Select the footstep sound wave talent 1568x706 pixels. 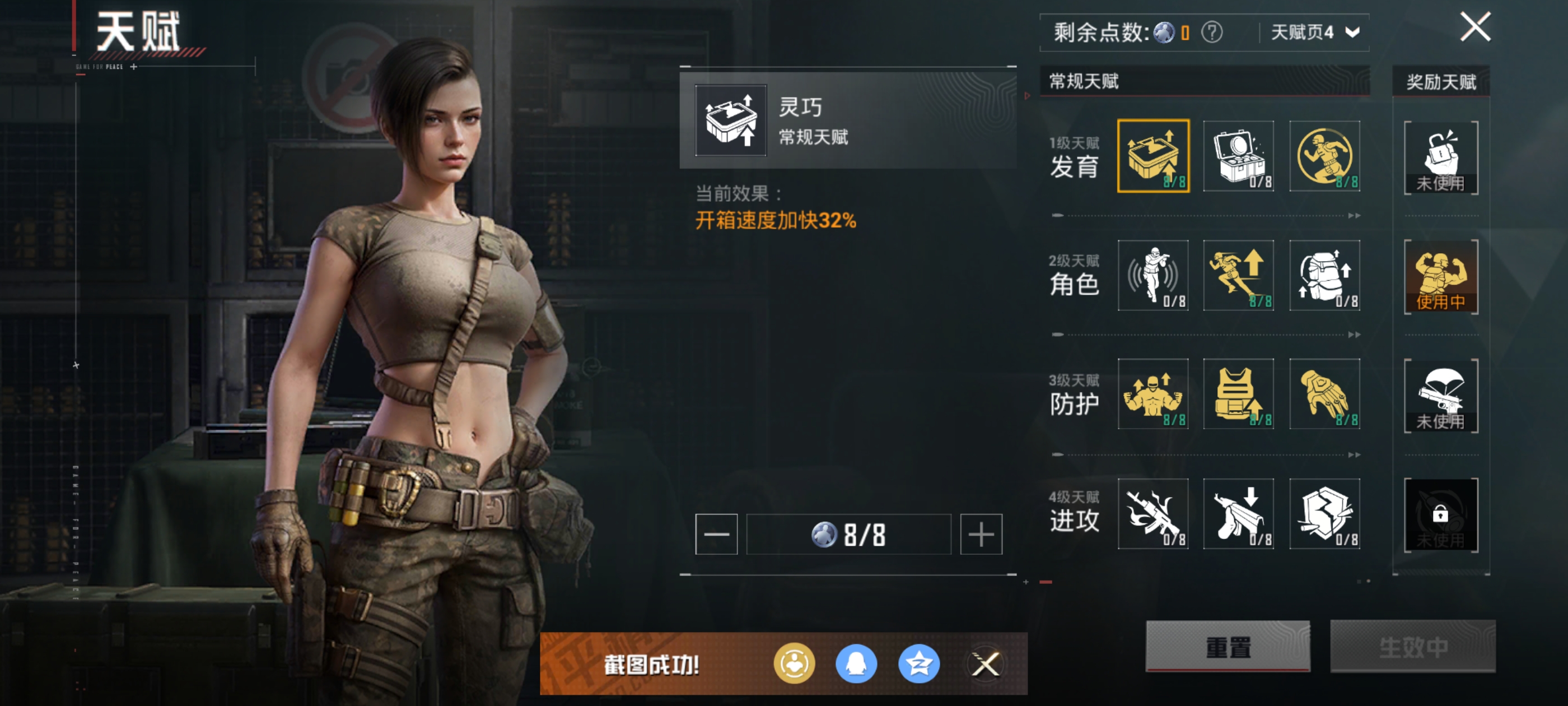click(x=1153, y=275)
